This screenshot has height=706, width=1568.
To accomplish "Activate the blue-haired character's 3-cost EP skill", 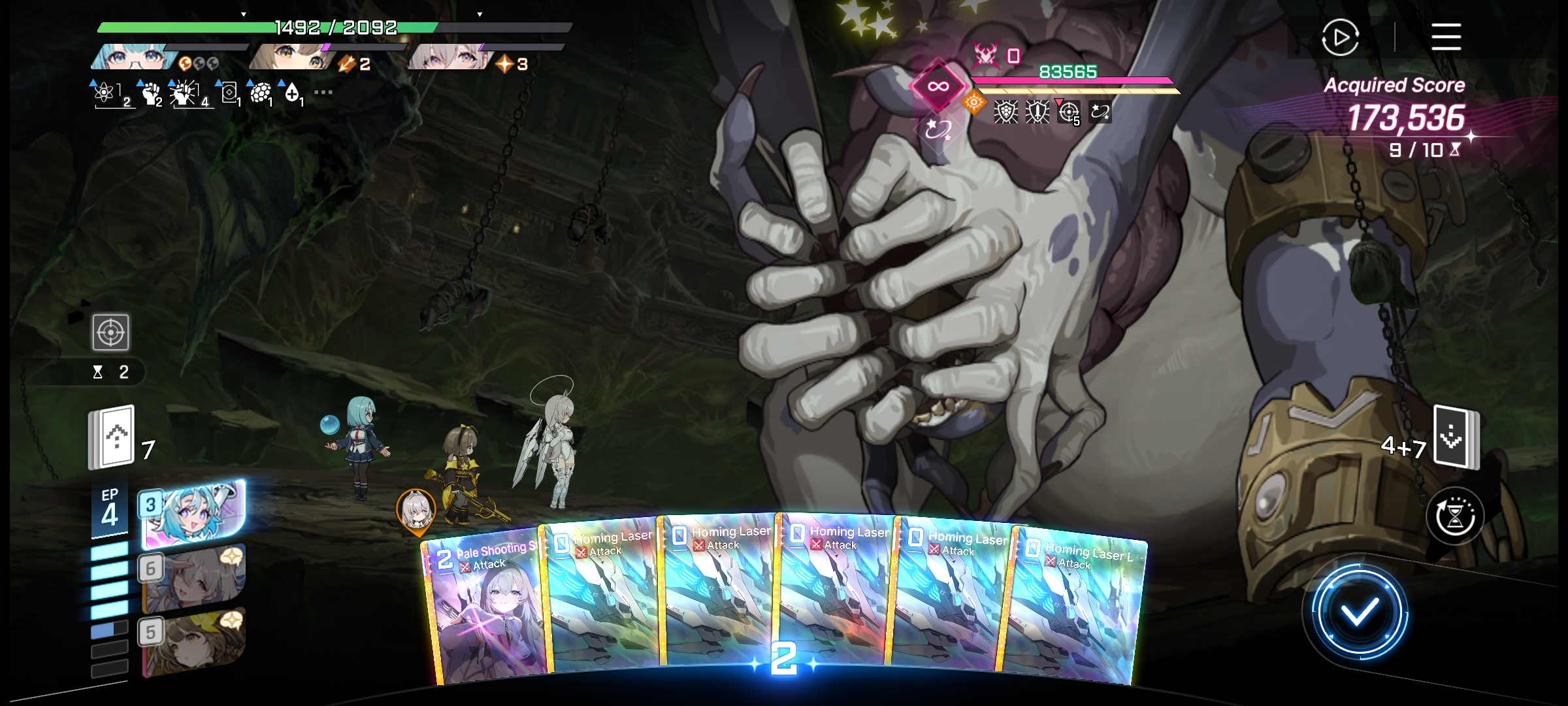I will point(193,514).
